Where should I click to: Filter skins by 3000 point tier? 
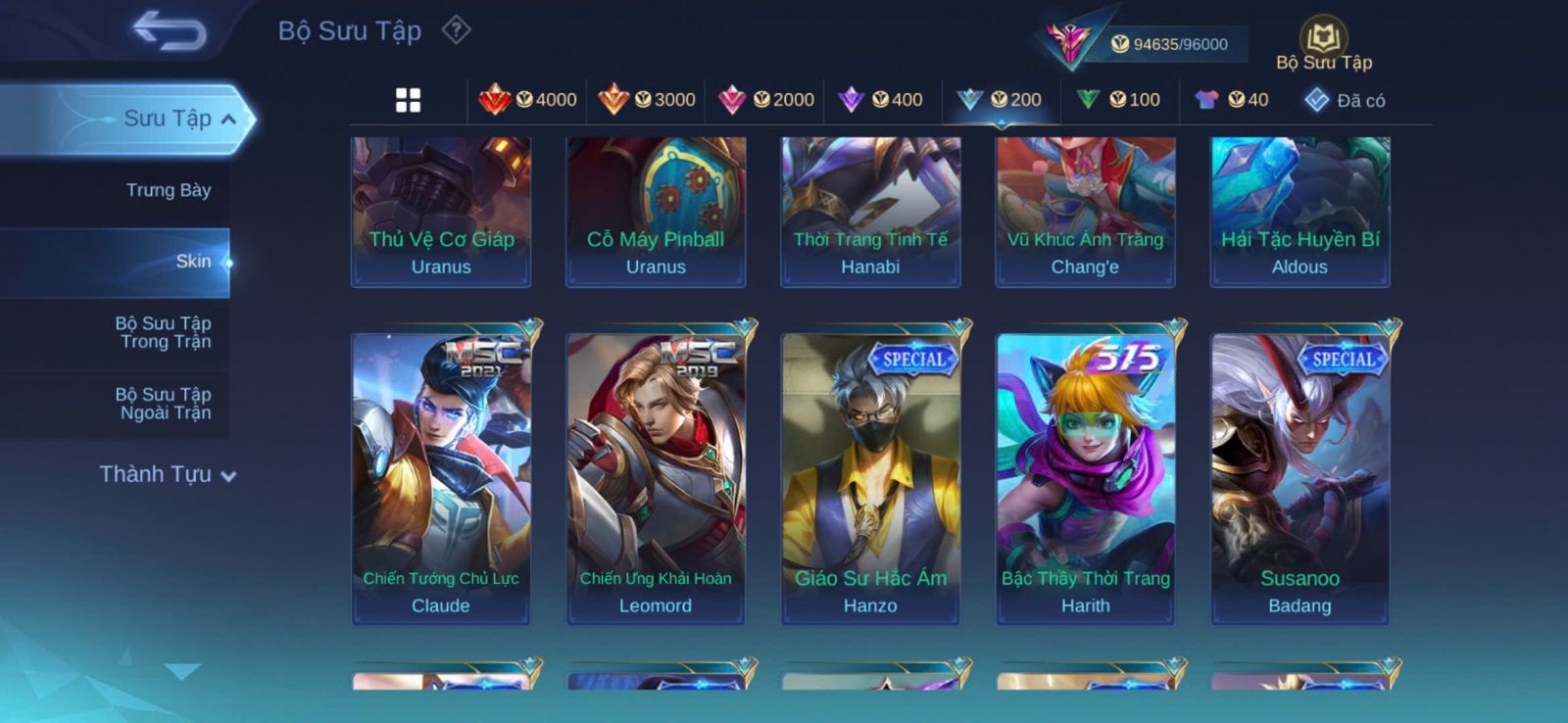tap(647, 100)
